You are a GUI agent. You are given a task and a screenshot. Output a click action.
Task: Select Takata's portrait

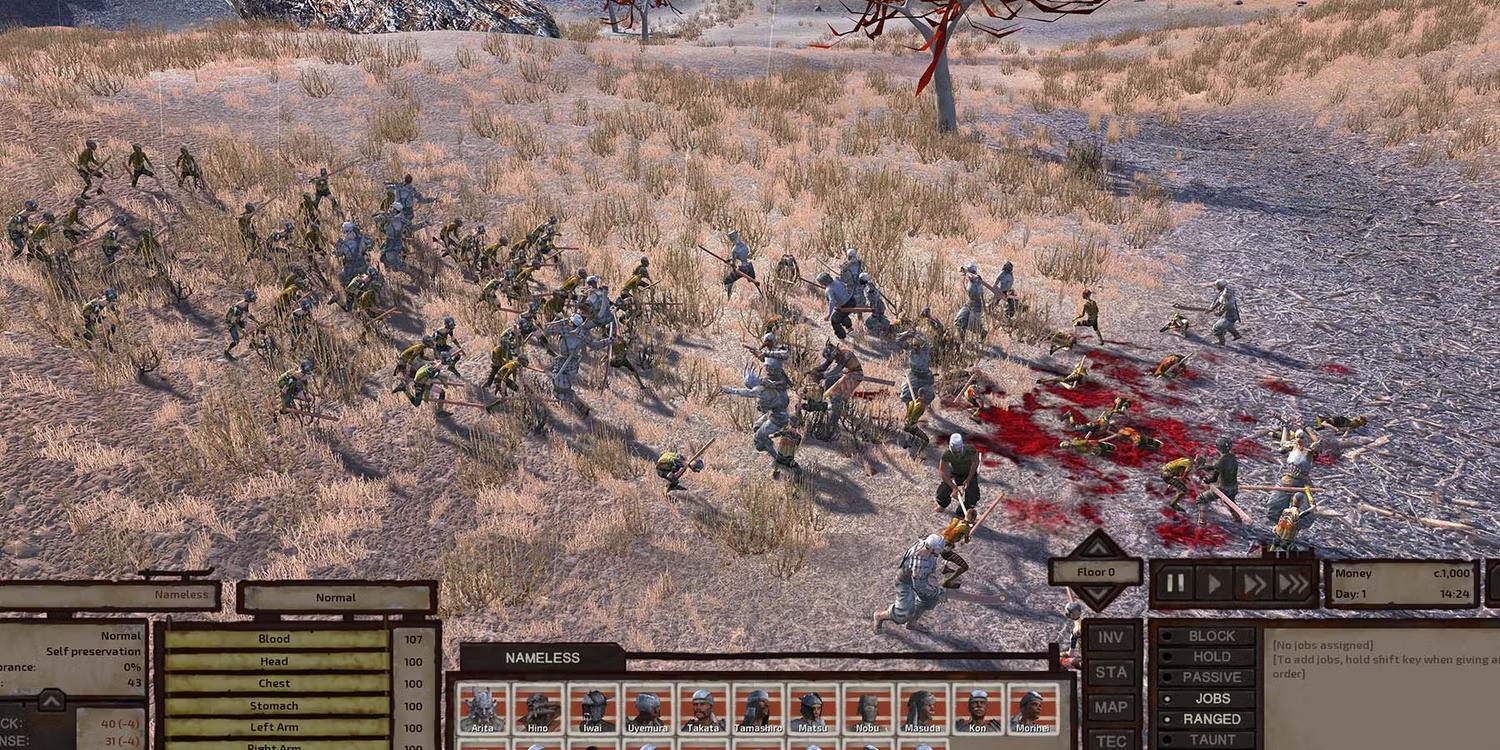[703, 709]
